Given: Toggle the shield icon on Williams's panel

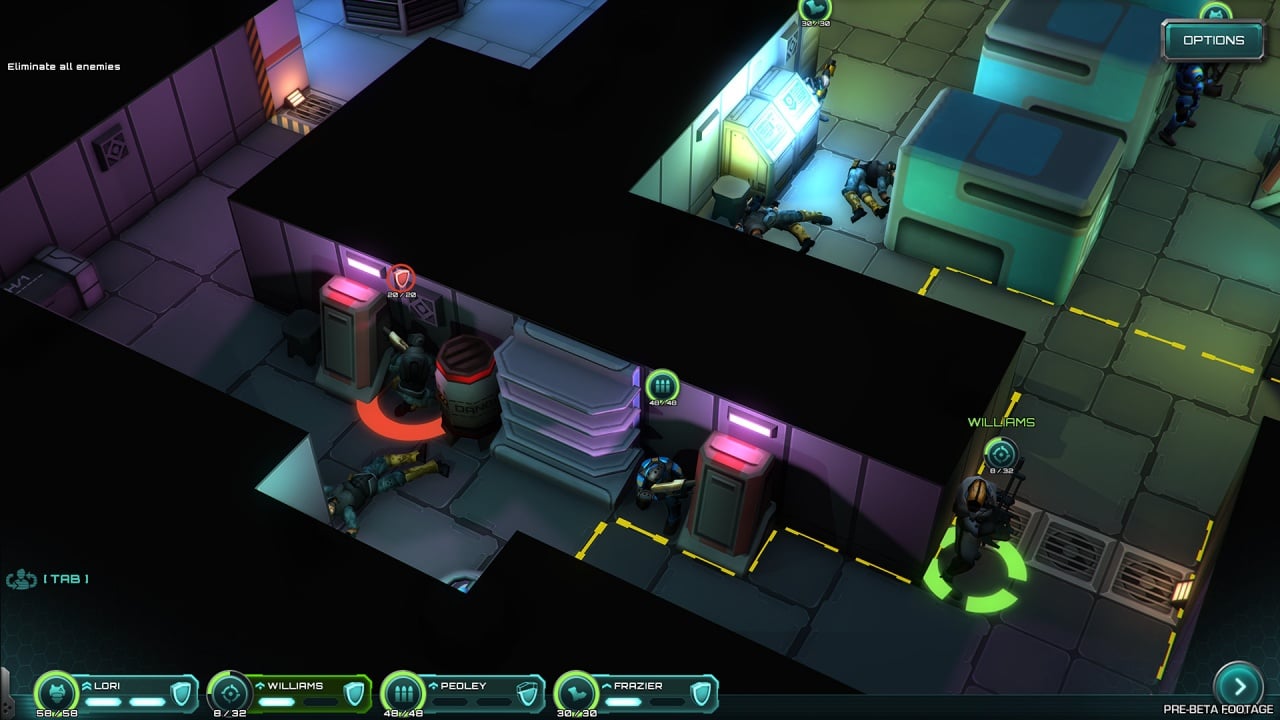Looking at the screenshot, I should 354,693.
